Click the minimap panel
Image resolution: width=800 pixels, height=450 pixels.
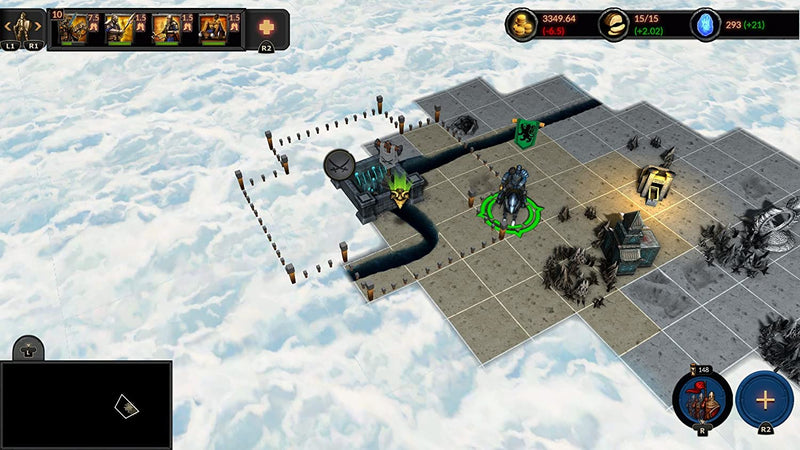[x=86, y=404]
